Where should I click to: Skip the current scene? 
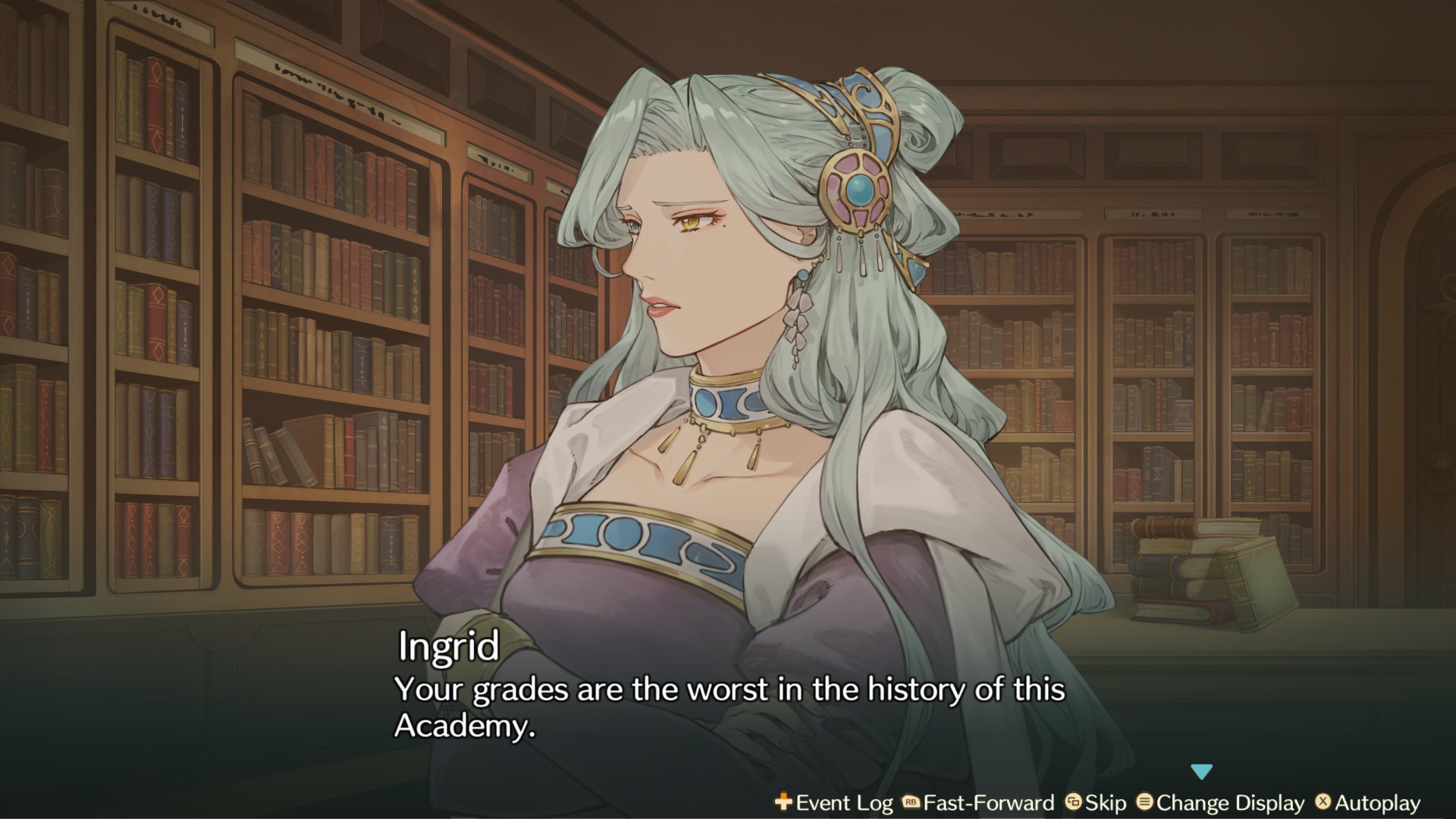(1097, 803)
